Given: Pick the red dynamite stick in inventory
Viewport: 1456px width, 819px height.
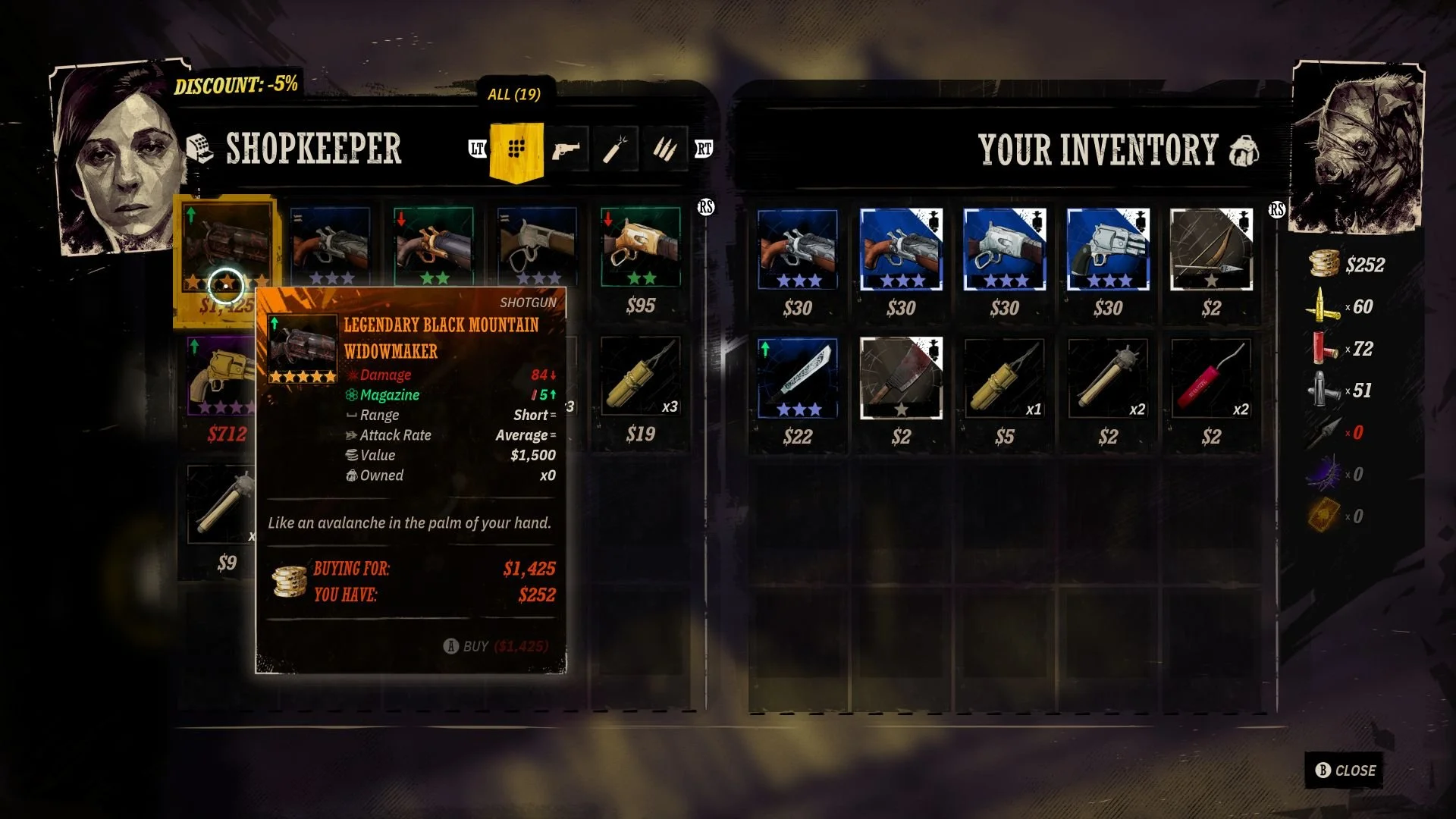Looking at the screenshot, I should coord(1211,378).
